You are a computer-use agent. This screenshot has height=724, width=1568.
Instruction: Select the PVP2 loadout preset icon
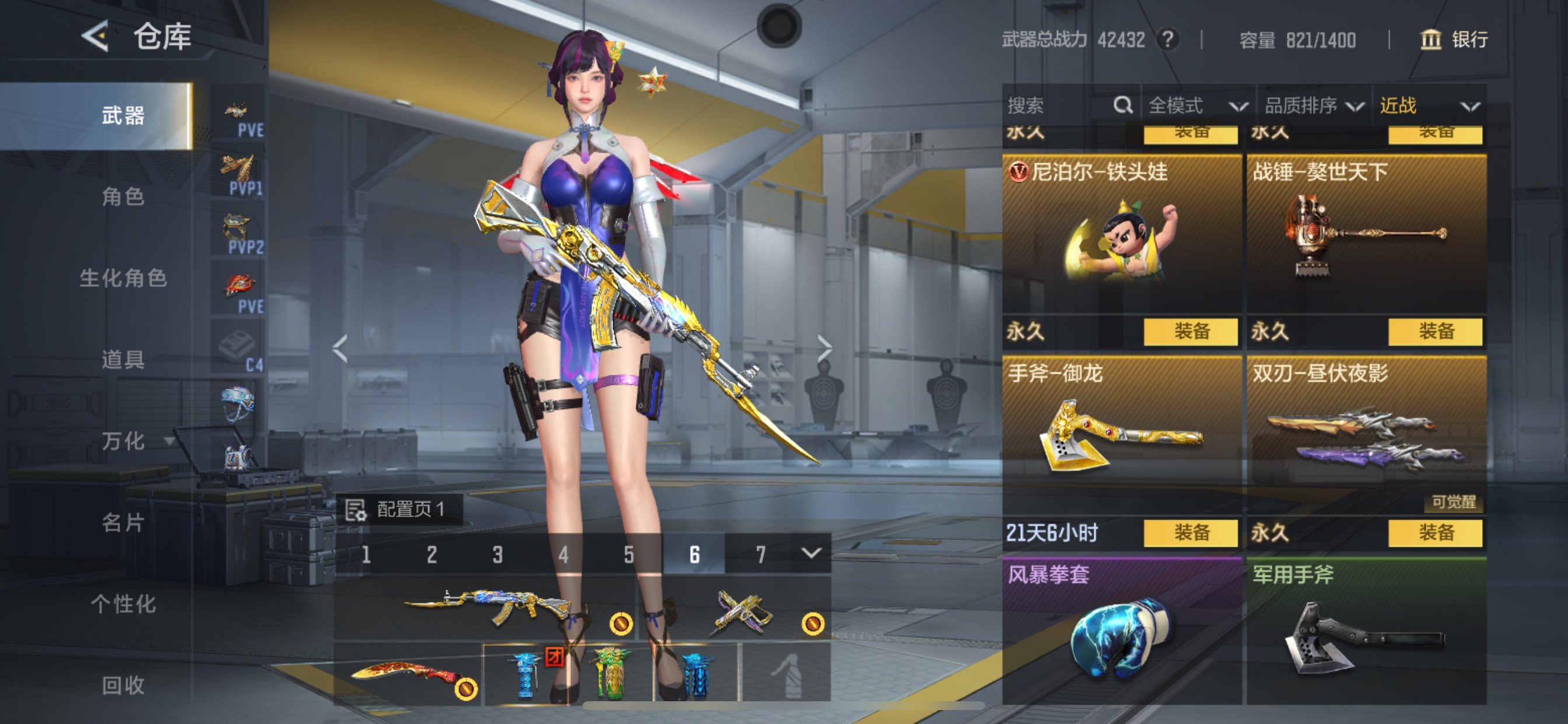[239, 228]
